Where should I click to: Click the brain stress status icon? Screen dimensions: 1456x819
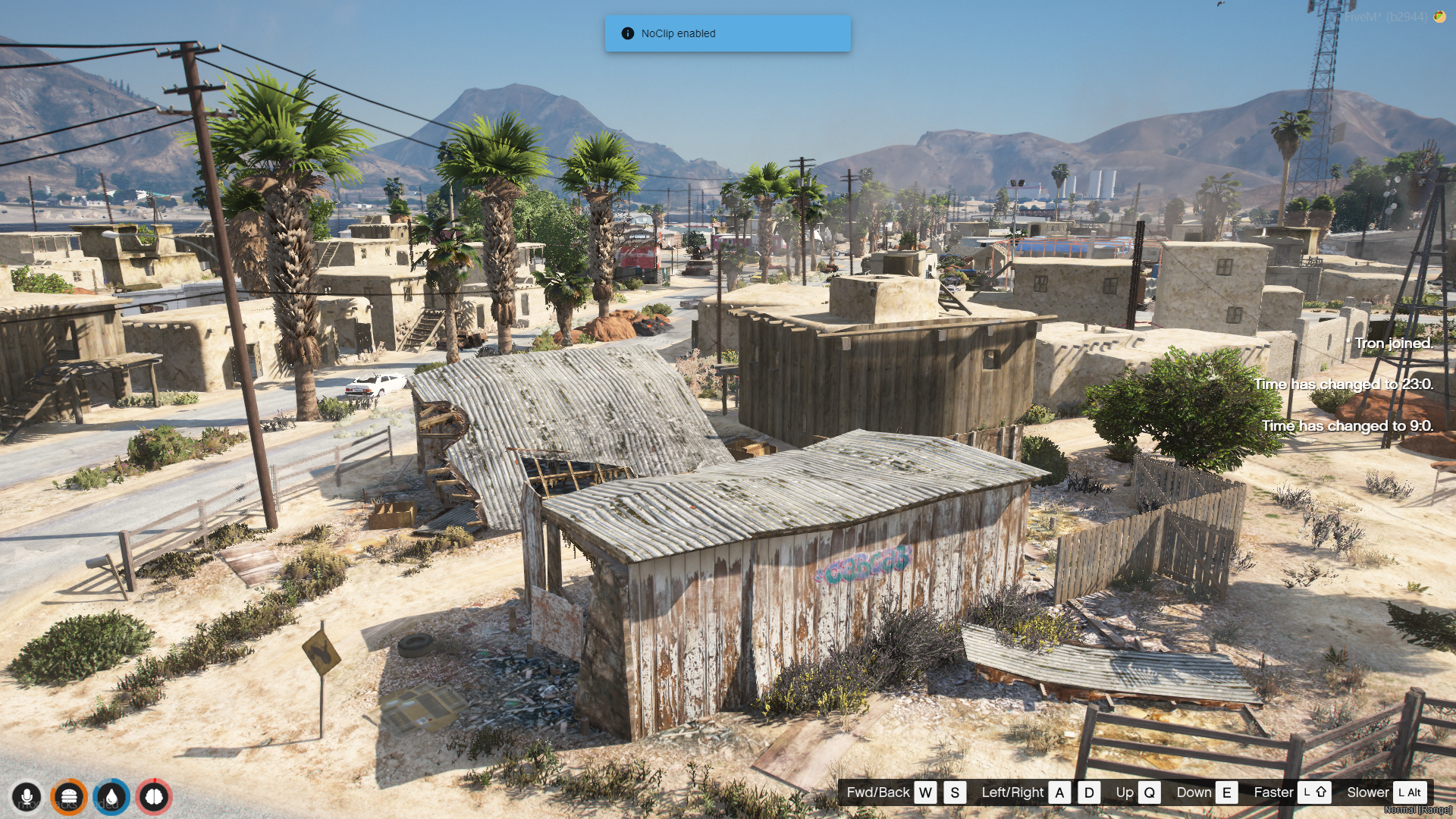(x=154, y=797)
